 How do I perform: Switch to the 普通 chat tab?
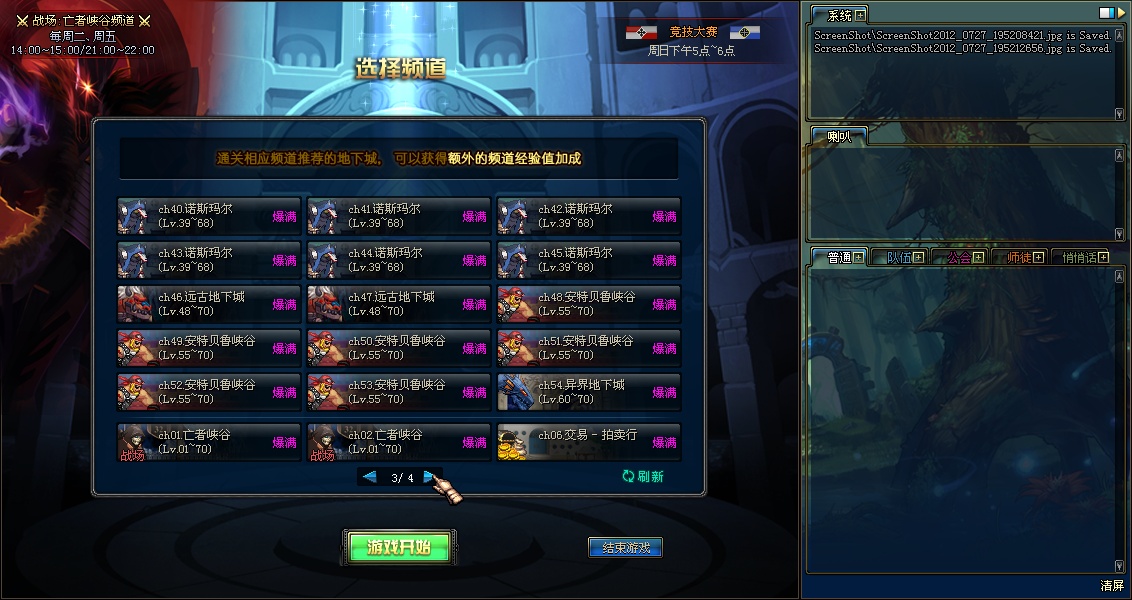(838, 257)
